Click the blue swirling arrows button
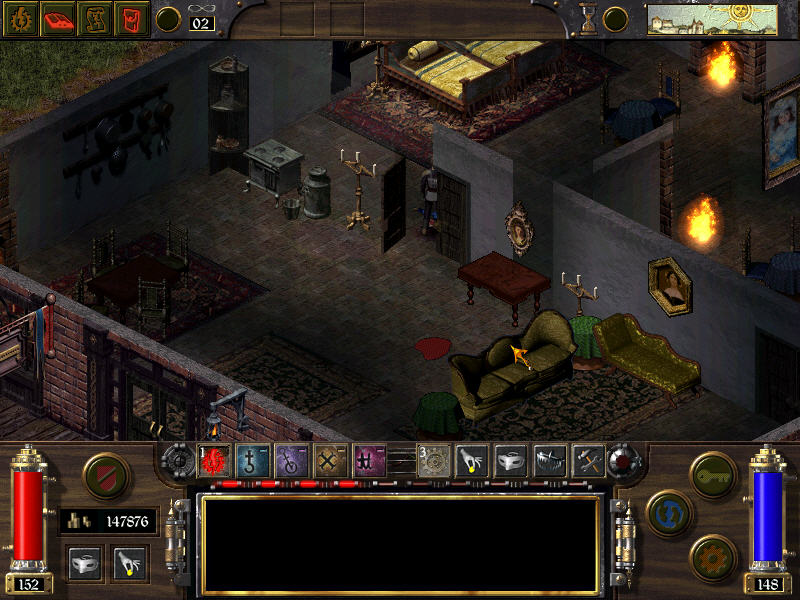800x600 pixels. [670, 513]
